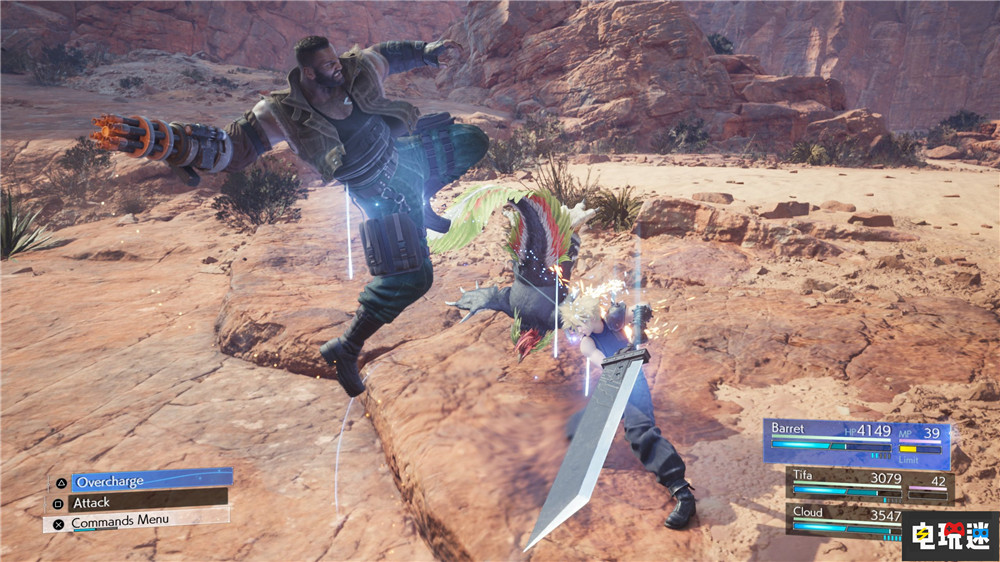Screen dimensions: 1000x562
Task: Select Barret in the party list
Action: pyautogui.click(x=856, y=442)
